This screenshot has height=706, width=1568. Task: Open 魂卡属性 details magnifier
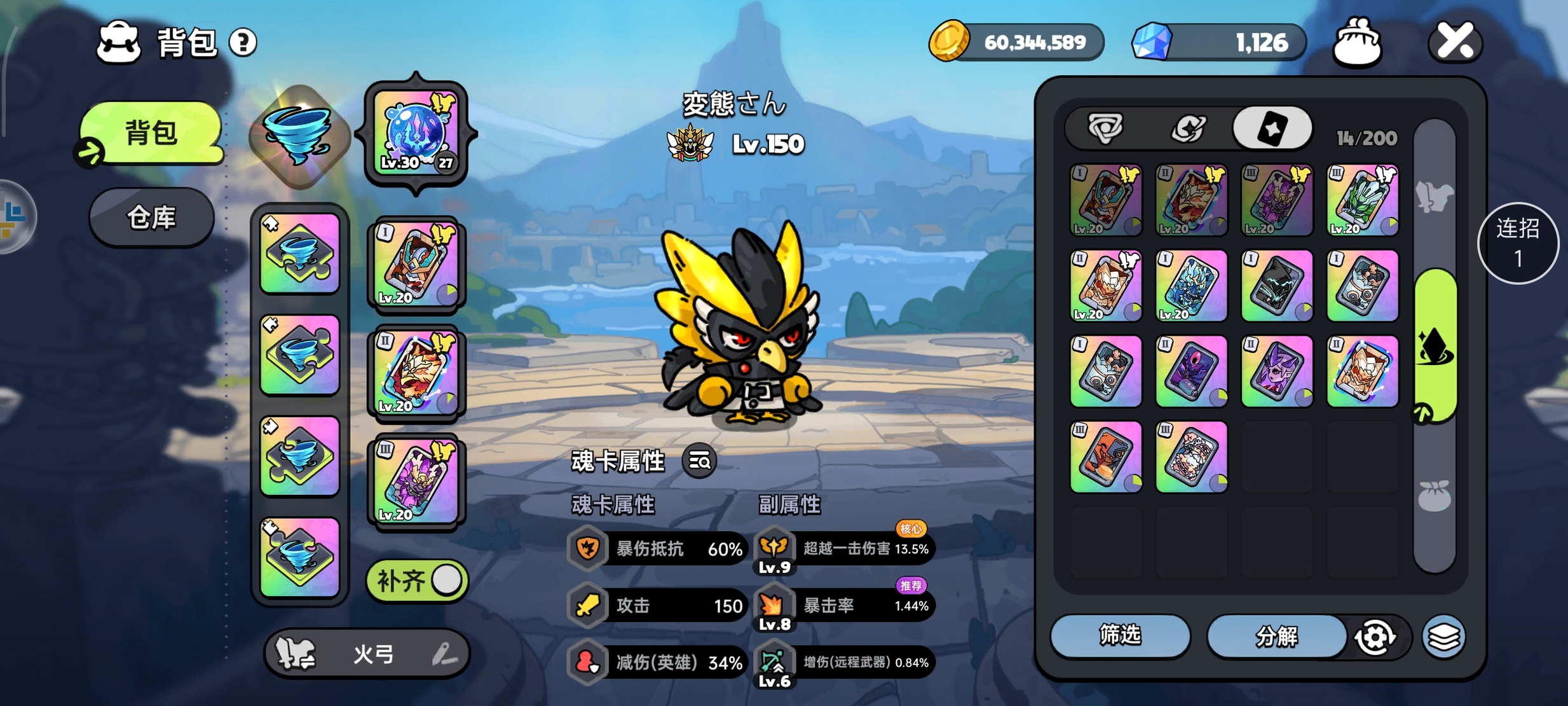(x=699, y=461)
